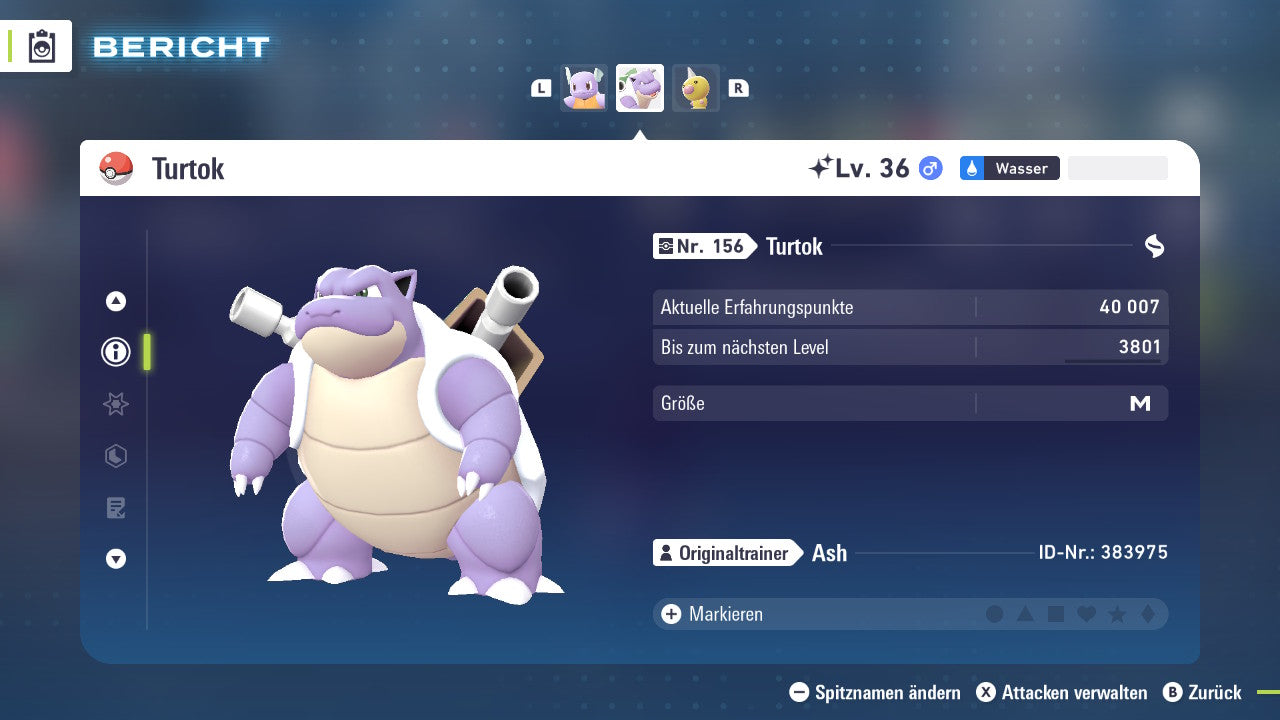Viewport: 1280px width, 720px height.
Task: Click the up arrow in the sidebar
Action: [x=115, y=300]
